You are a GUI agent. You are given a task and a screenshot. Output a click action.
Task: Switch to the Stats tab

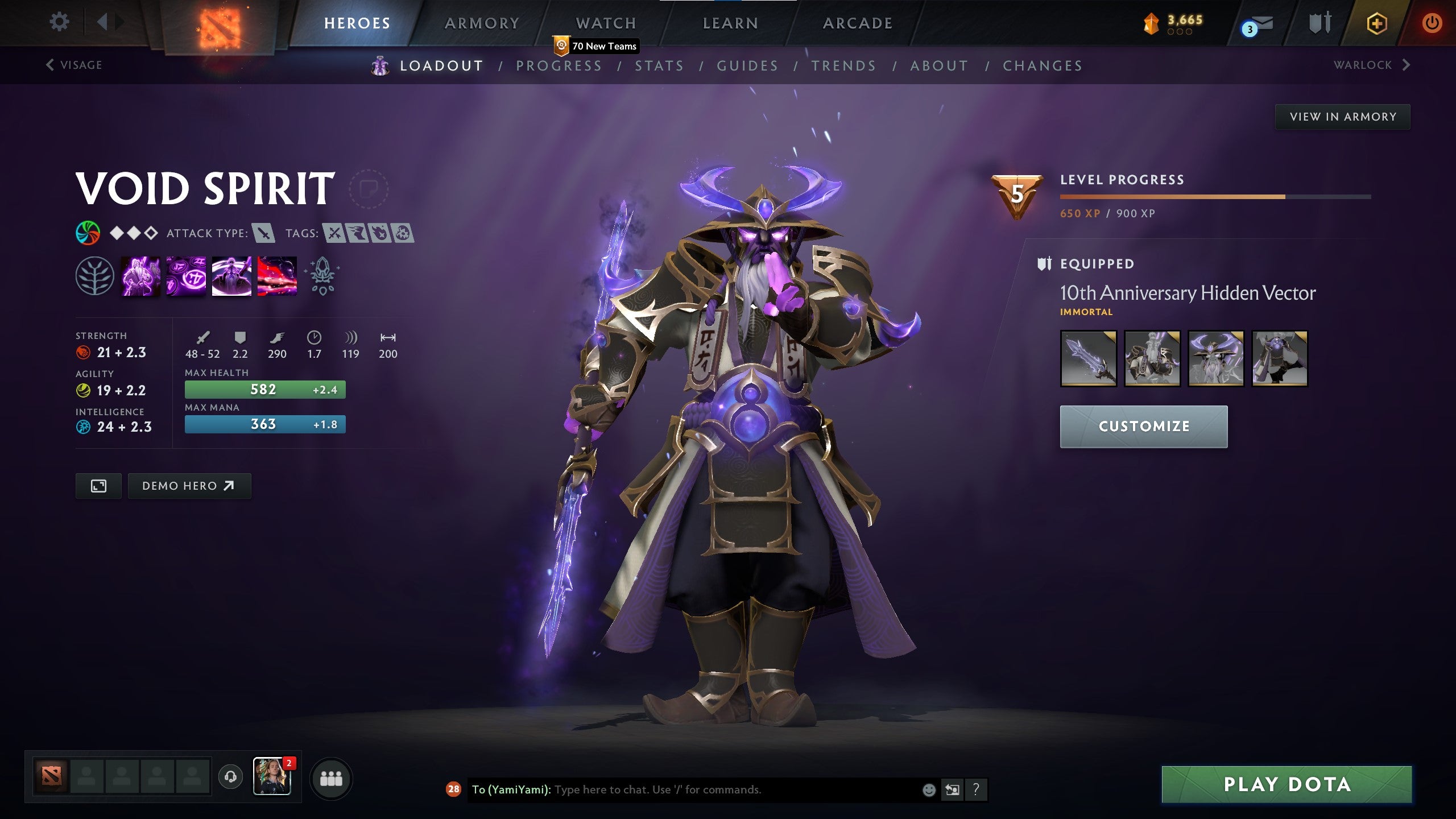661,65
